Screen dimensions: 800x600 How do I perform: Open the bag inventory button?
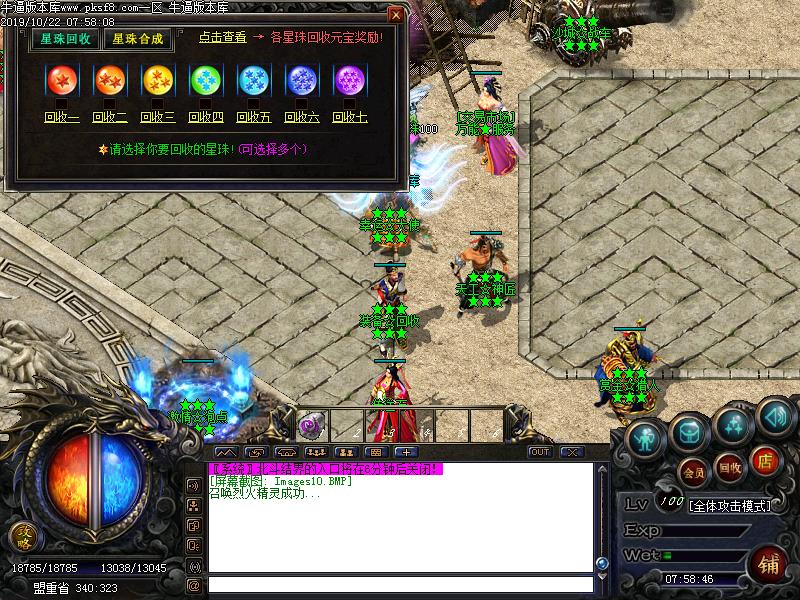click(689, 431)
